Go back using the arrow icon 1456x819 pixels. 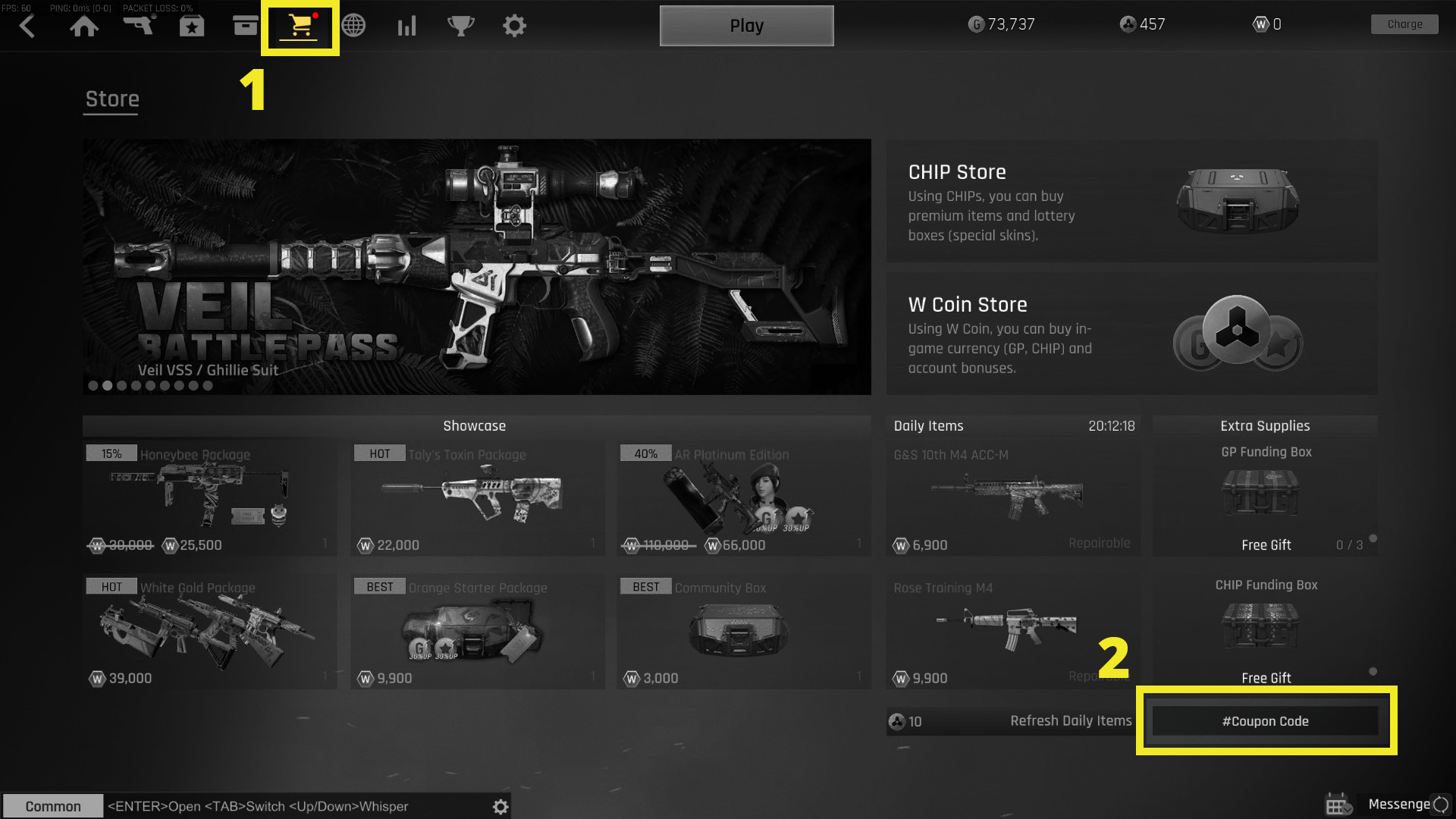click(x=27, y=25)
